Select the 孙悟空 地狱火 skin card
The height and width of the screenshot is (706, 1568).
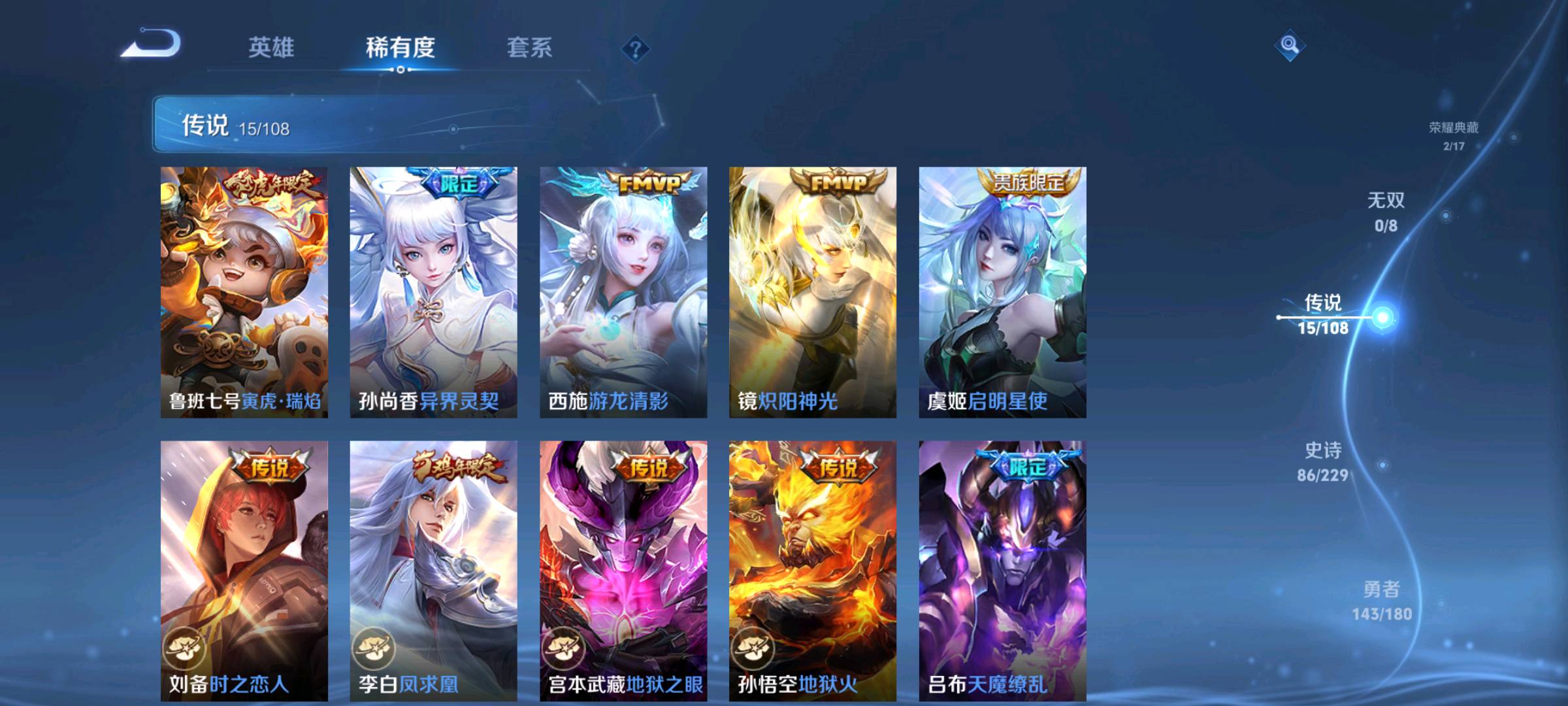coord(813,570)
